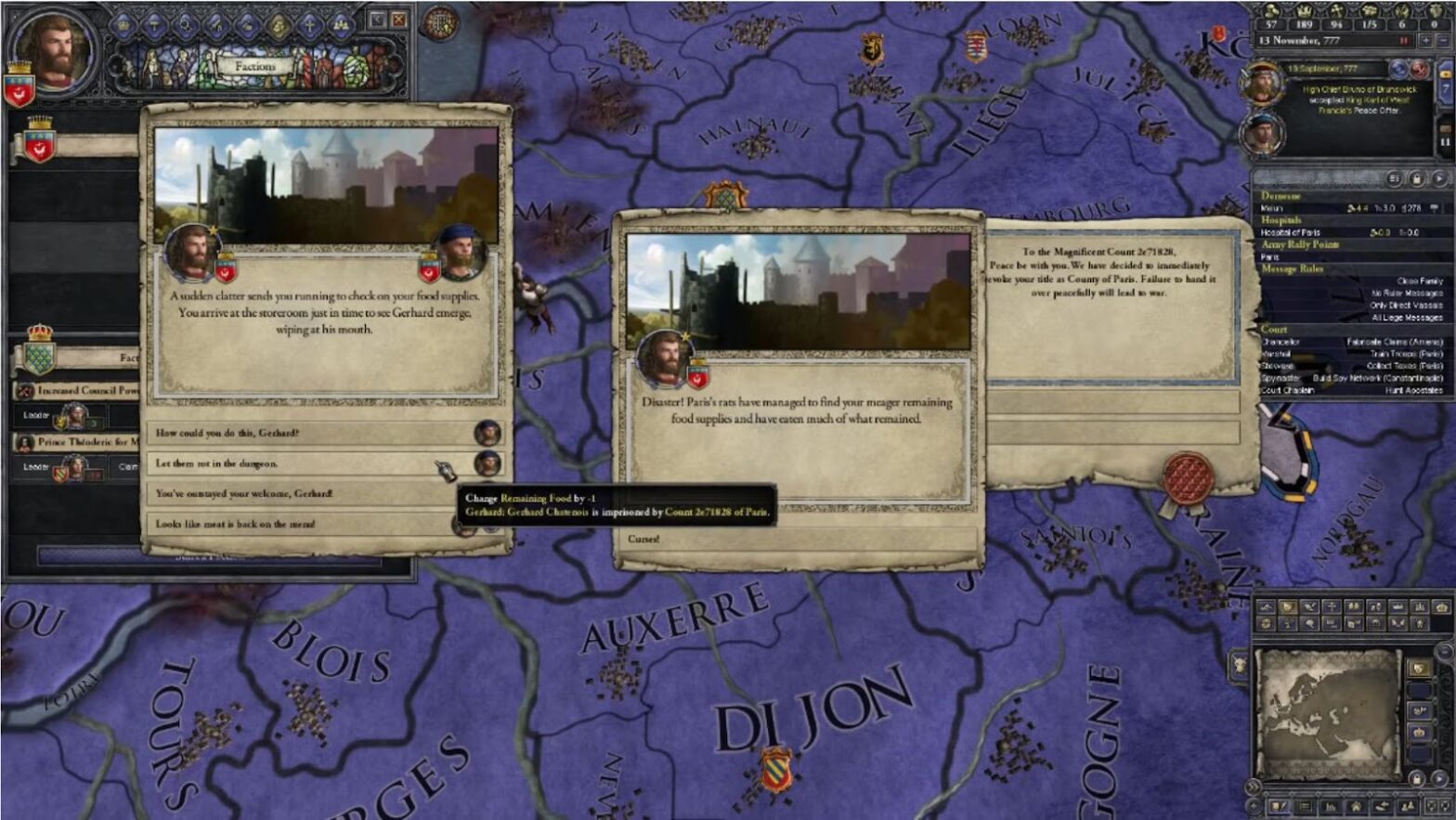Viewport: 1456px width, 820px height.
Task: Click the world minimap
Action: pyautogui.click(x=1328, y=714)
